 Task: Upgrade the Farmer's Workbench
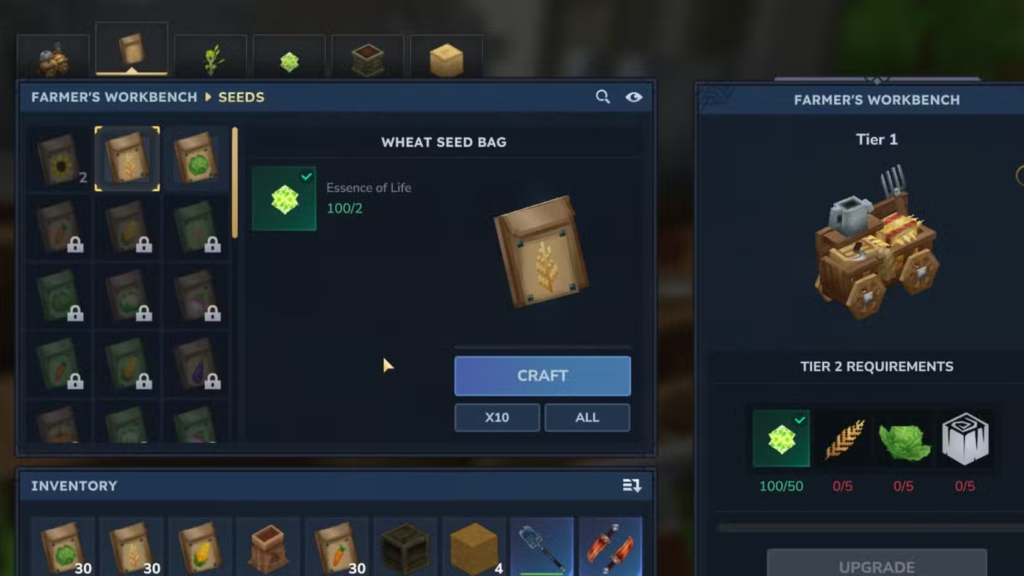click(x=876, y=565)
